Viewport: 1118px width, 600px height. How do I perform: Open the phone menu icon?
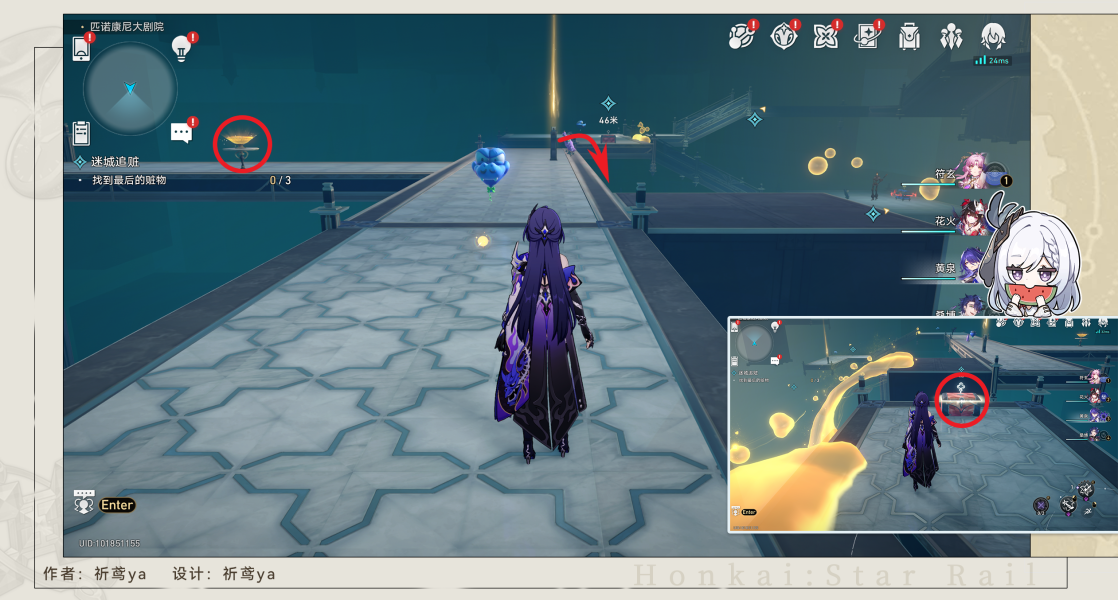click(x=82, y=48)
